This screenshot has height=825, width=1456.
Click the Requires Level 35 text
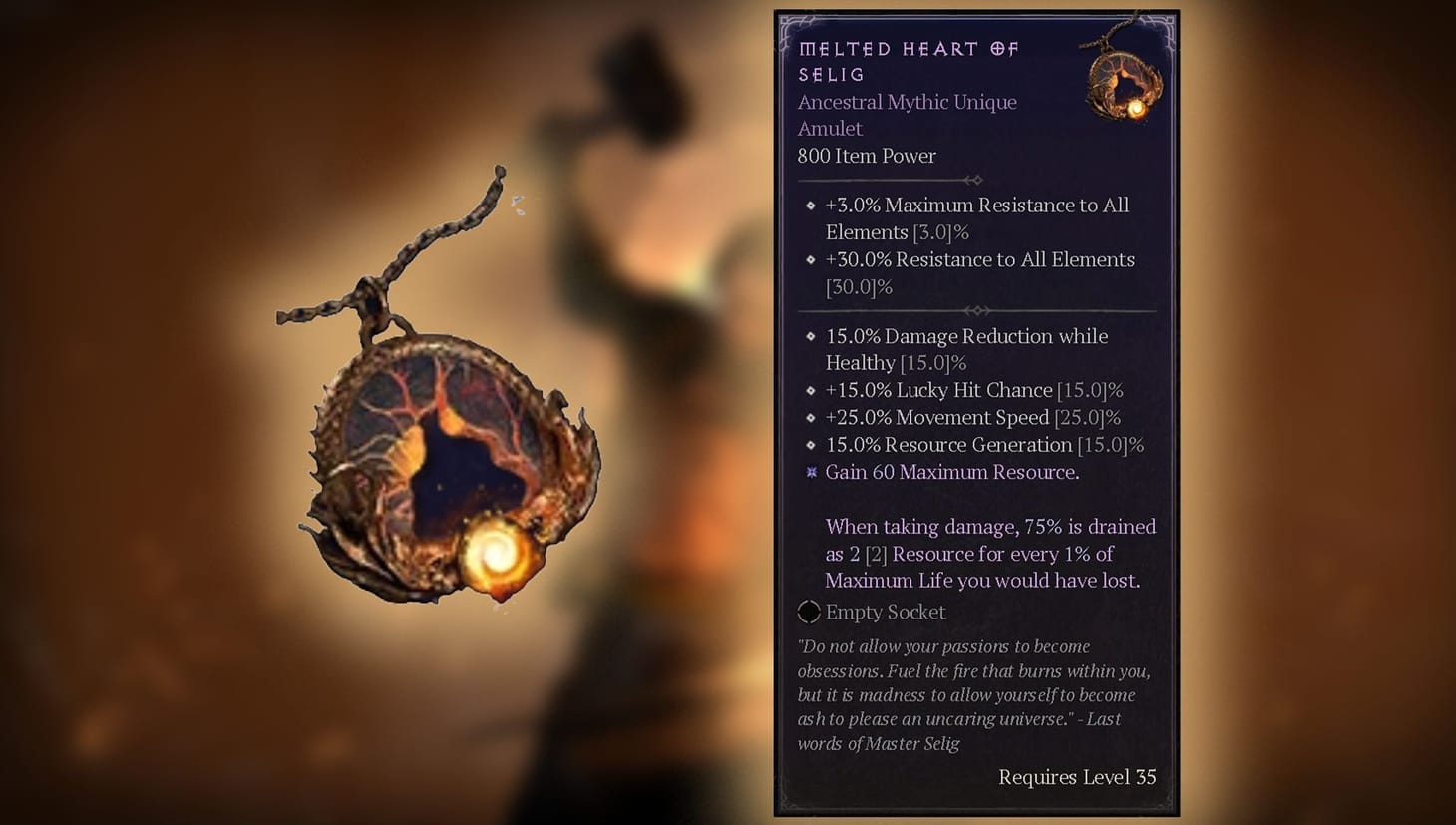tap(1078, 777)
